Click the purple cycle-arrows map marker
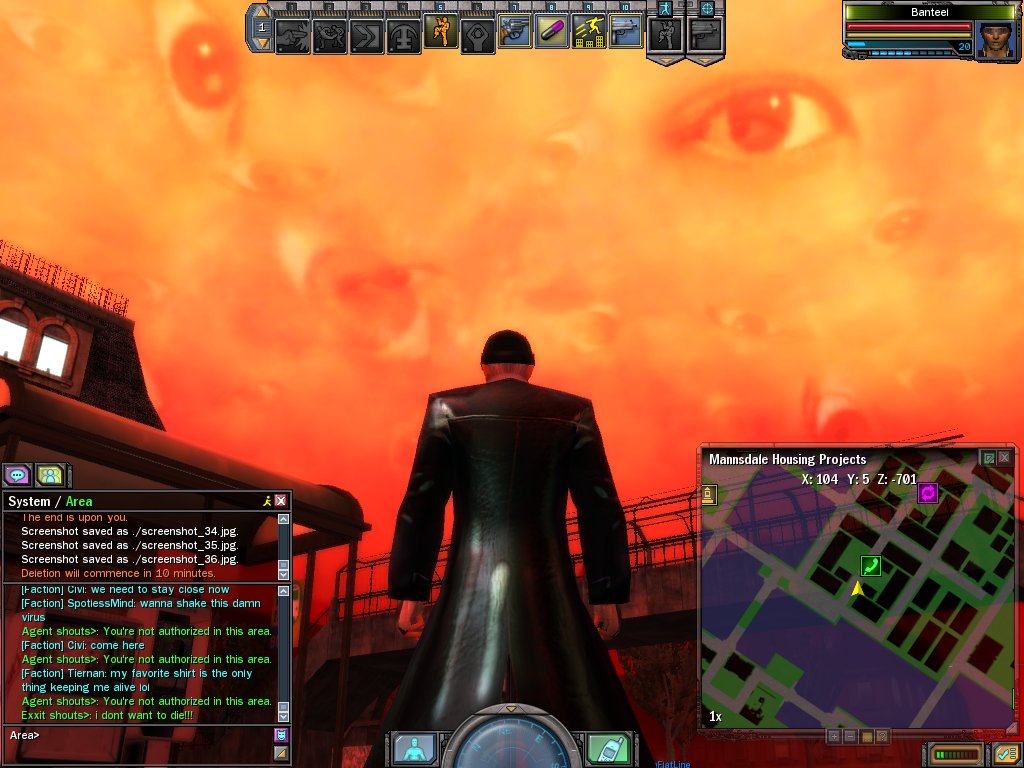Viewport: 1024px width, 768px height. point(927,493)
